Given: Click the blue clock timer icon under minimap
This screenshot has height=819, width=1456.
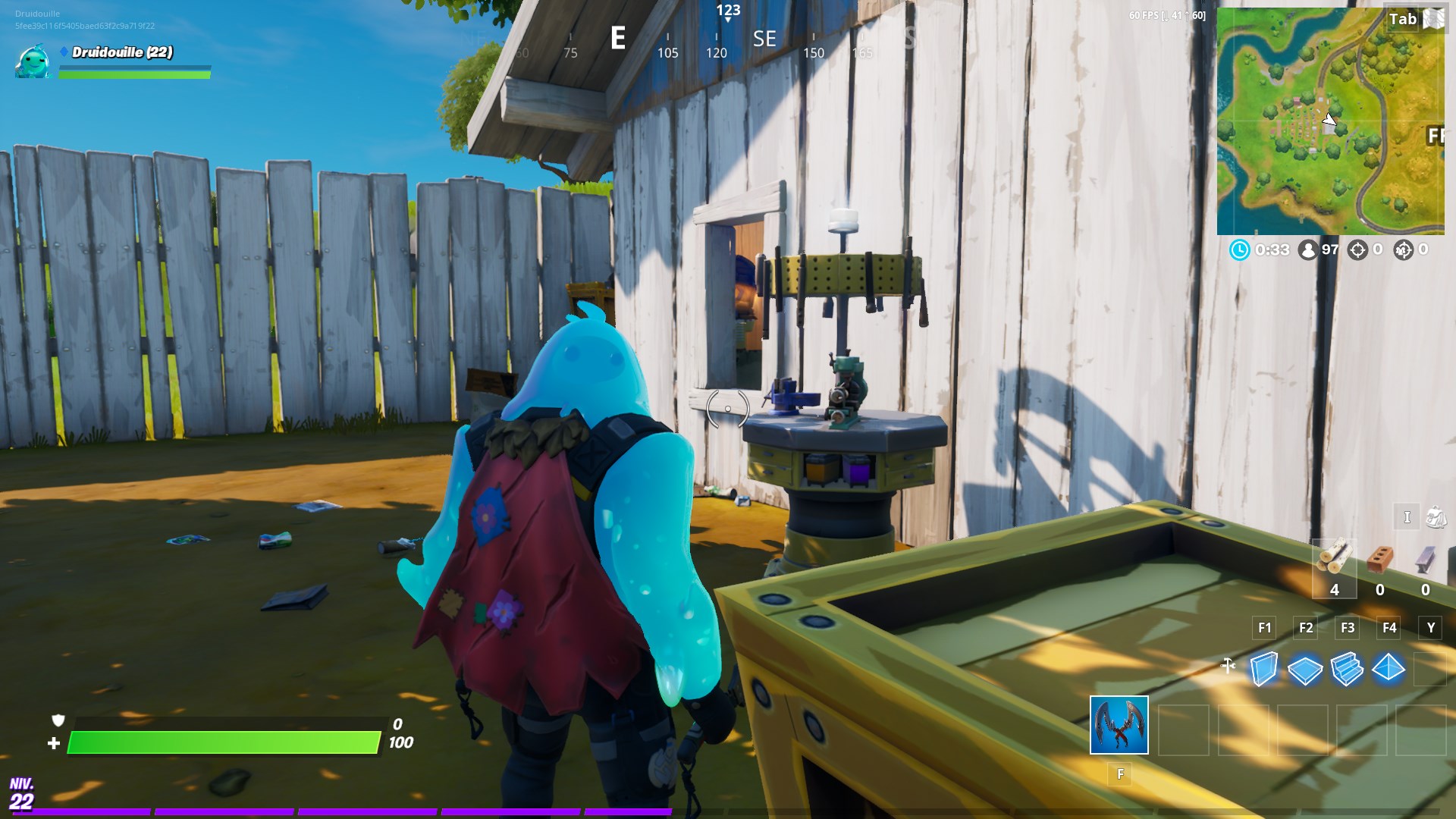Looking at the screenshot, I should click(x=1240, y=251).
